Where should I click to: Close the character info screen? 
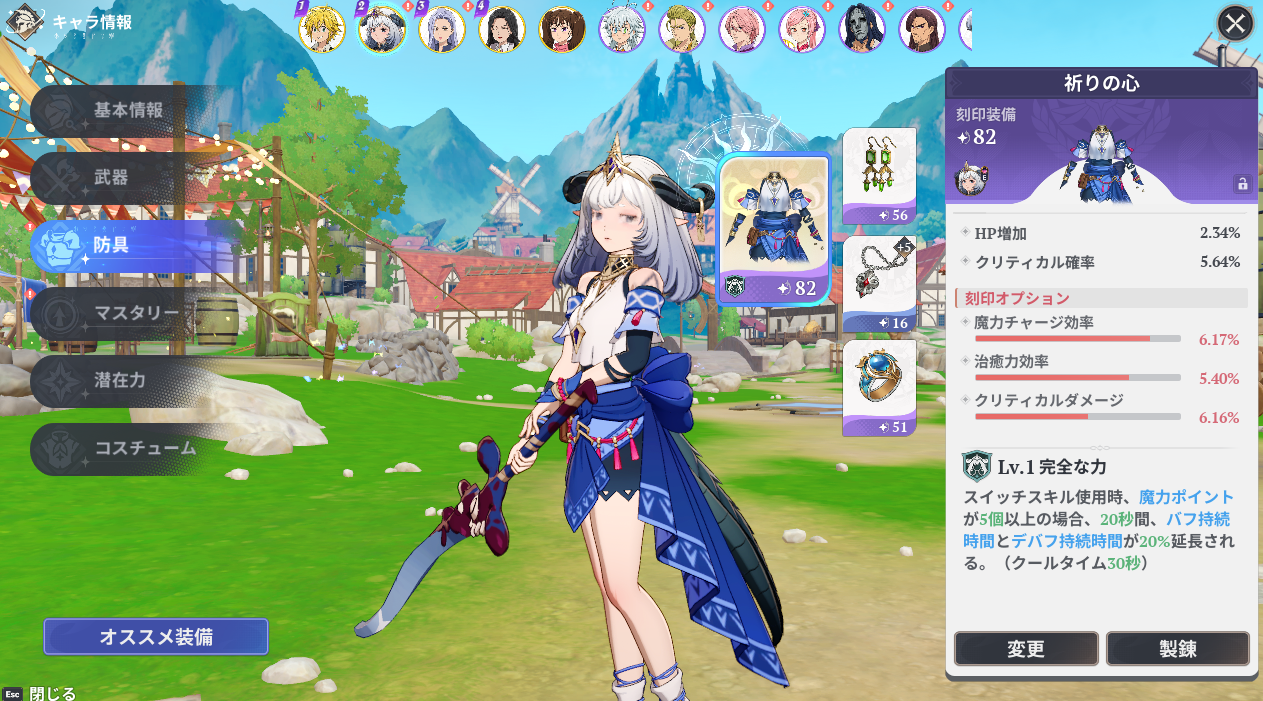(1235, 23)
